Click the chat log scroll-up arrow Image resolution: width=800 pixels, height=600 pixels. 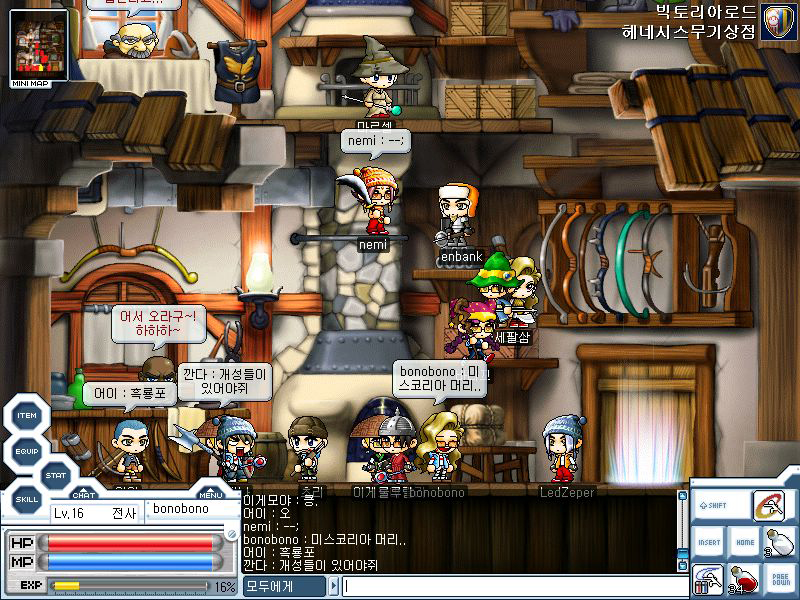point(684,497)
